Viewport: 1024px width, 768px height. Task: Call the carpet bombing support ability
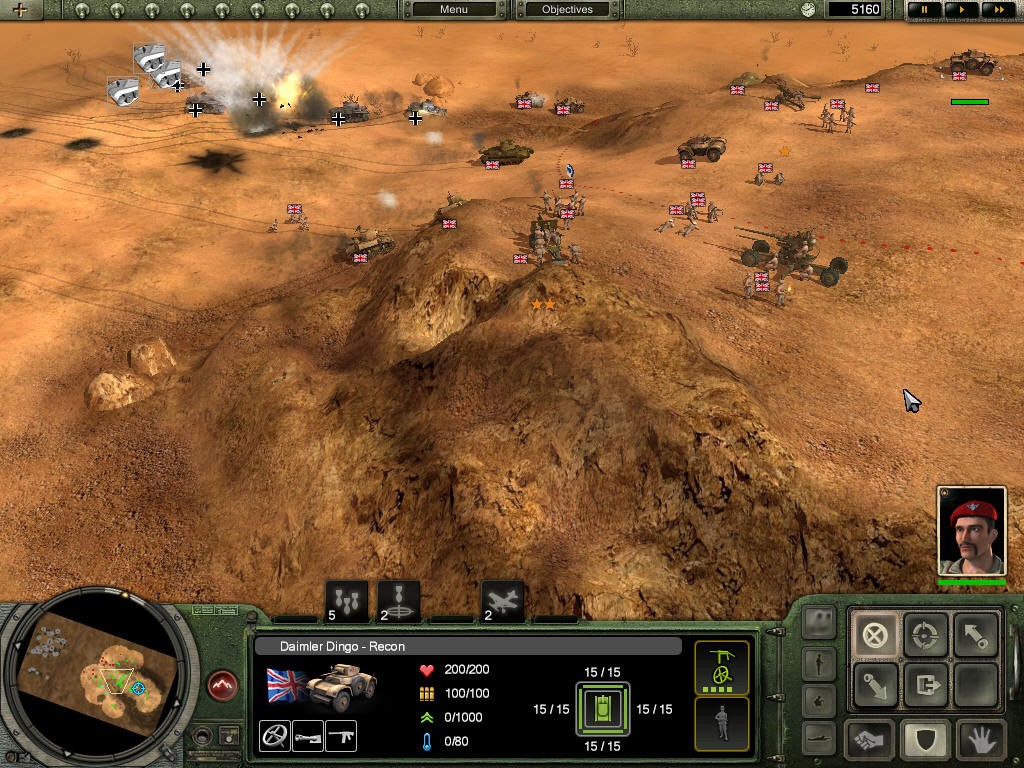click(x=346, y=601)
